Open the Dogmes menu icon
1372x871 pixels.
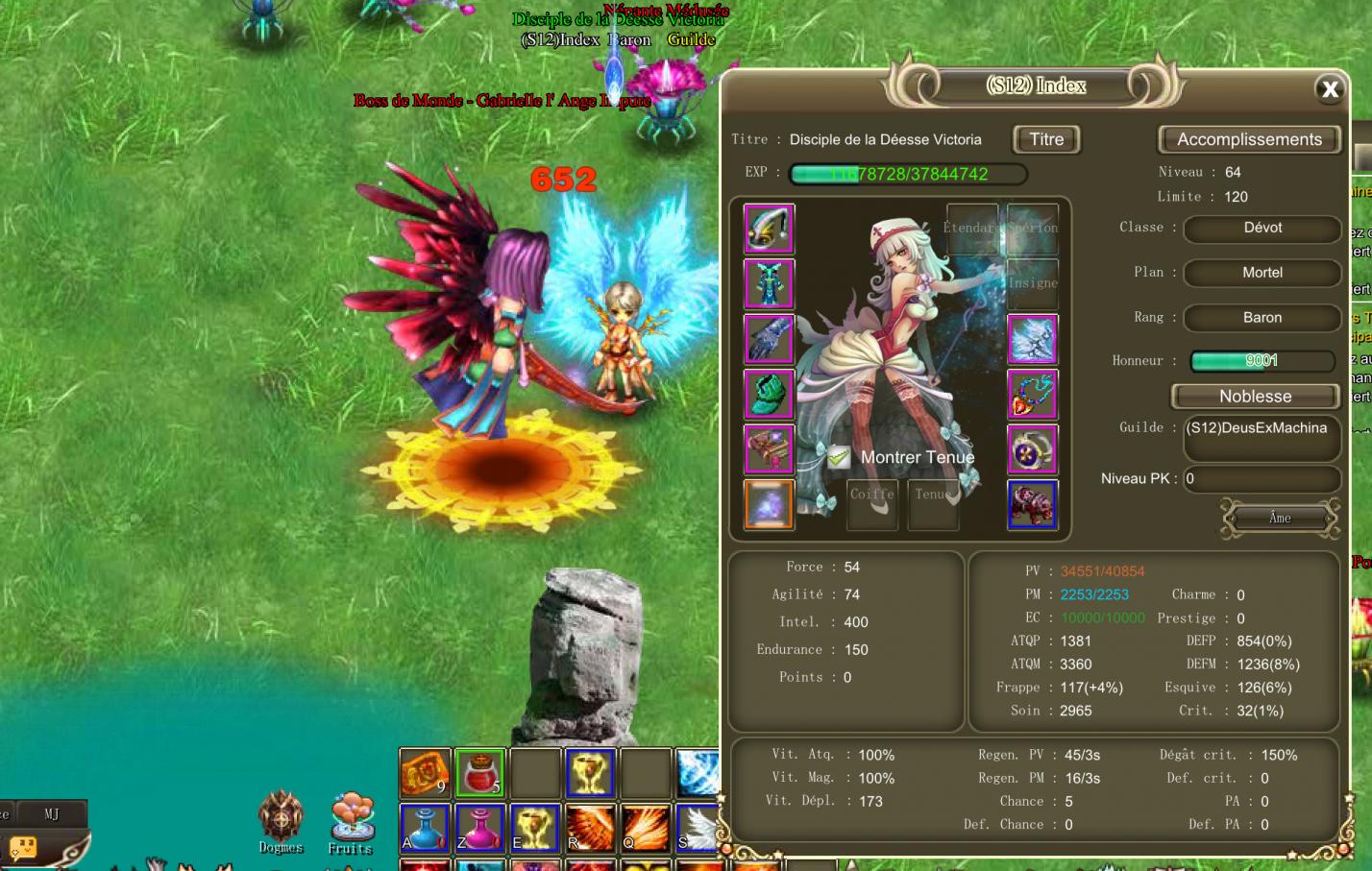click(281, 821)
